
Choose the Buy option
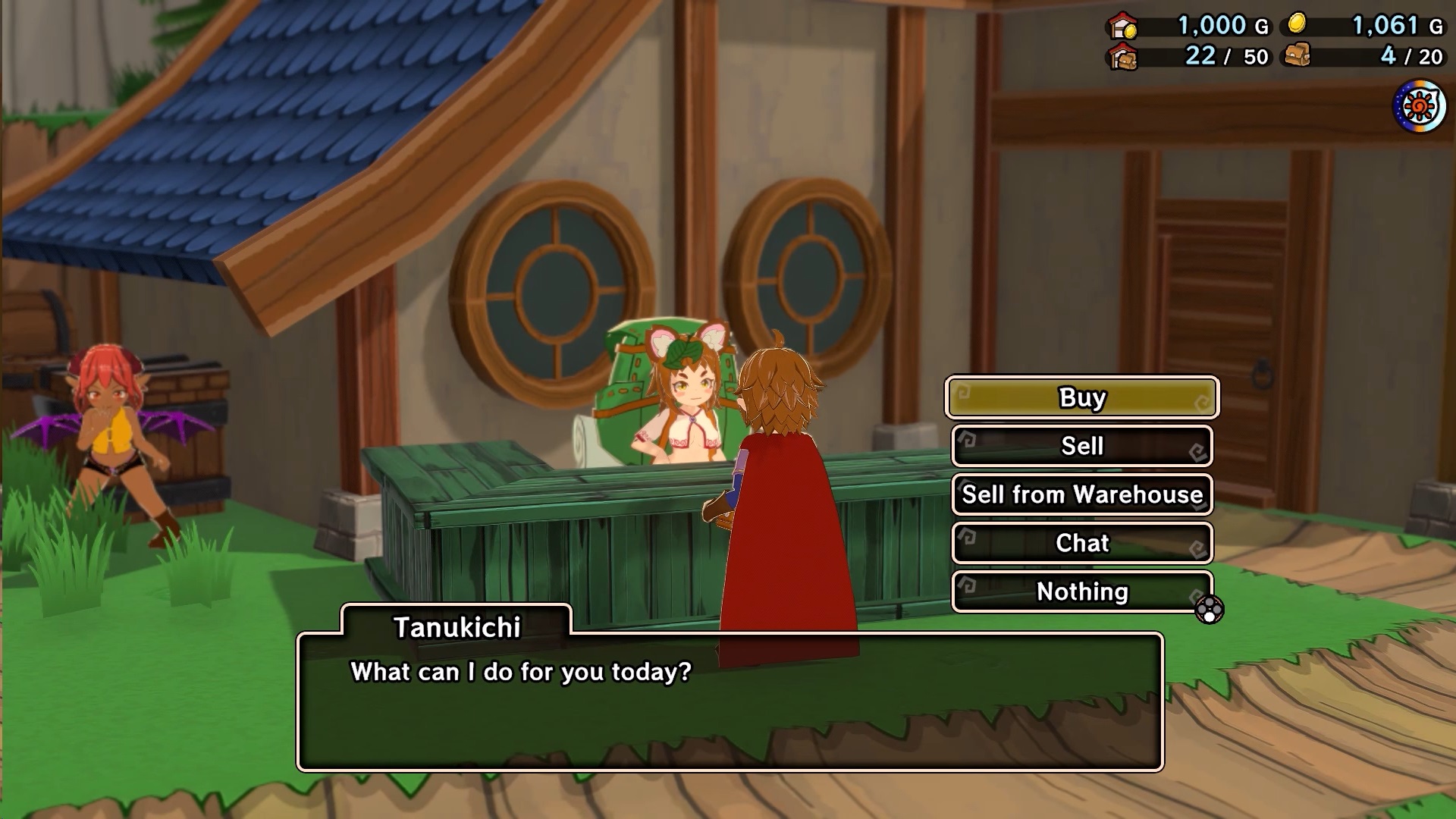point(1081,397)
